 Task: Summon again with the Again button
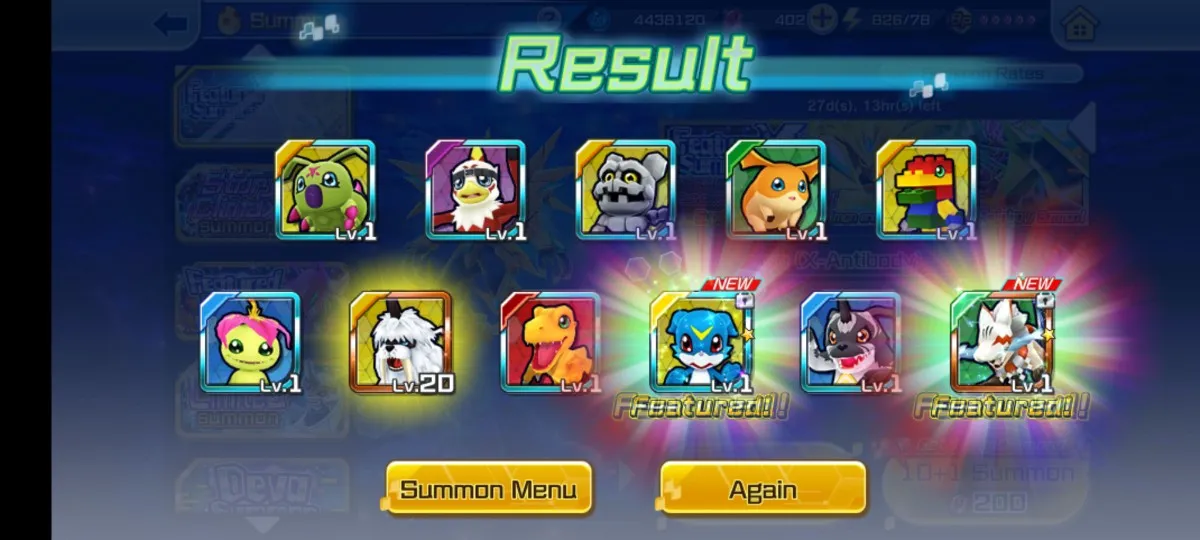(x=763, y=489)
